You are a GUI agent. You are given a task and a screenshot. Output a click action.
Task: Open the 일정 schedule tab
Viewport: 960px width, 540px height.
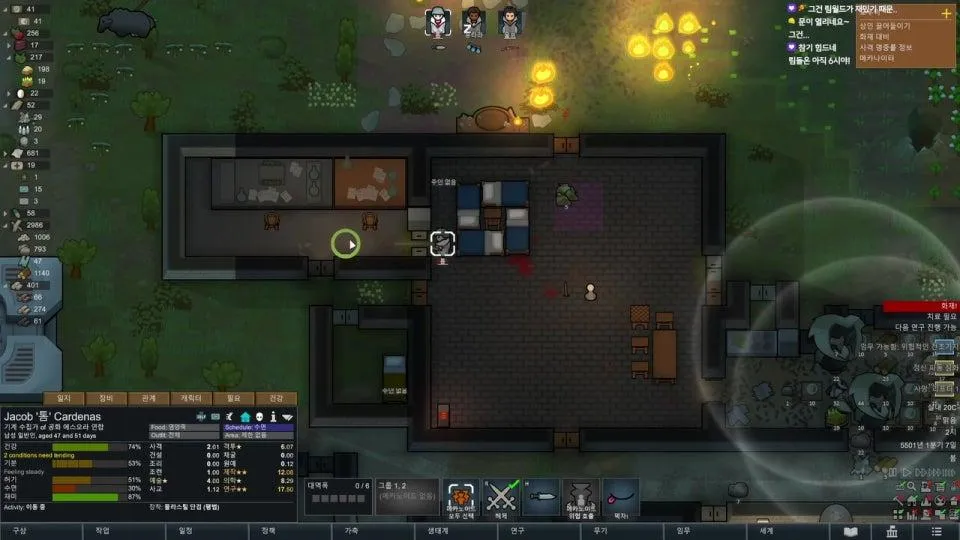point(185,531)
